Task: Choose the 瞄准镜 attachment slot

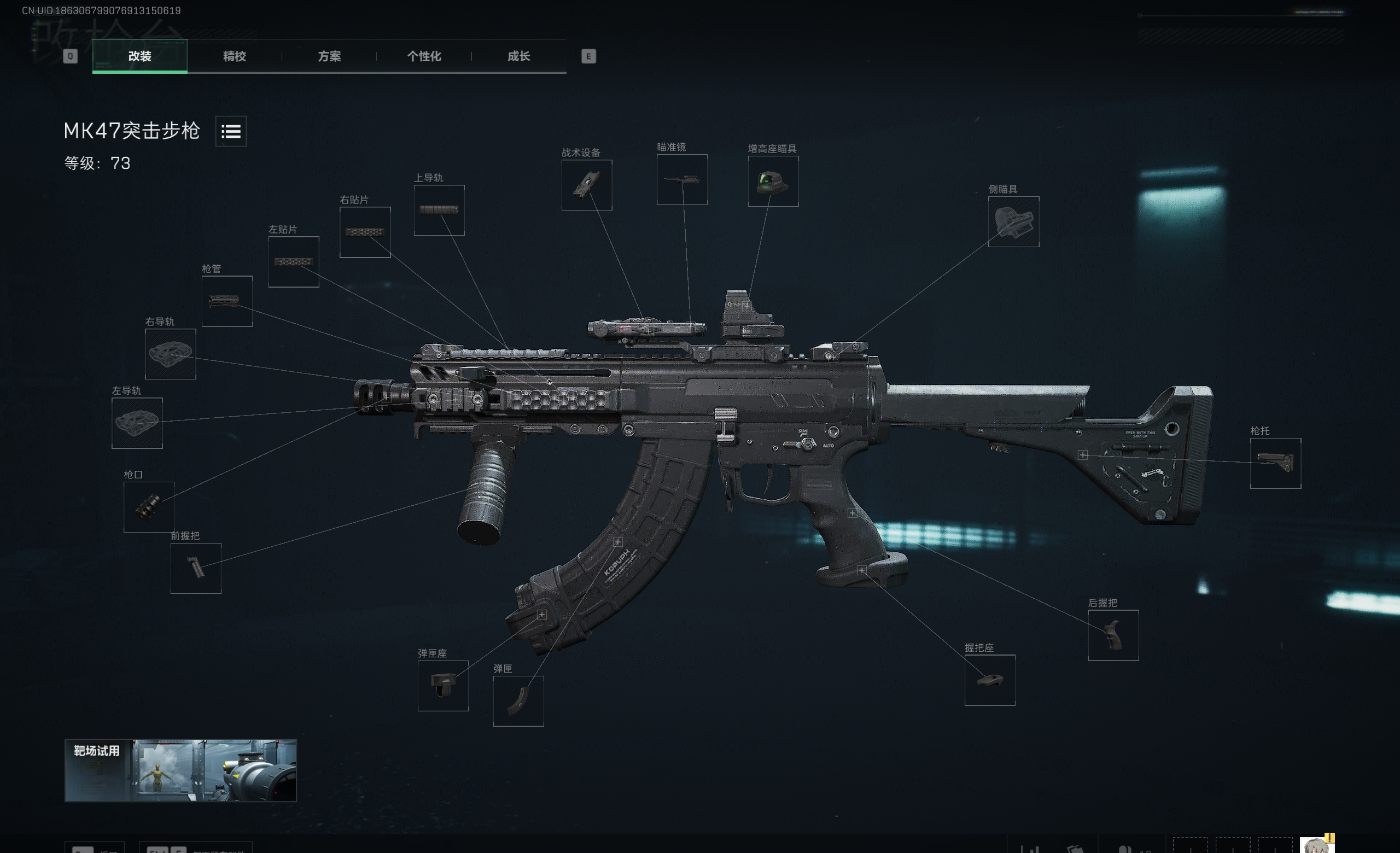Action: (x=682, y=179)
